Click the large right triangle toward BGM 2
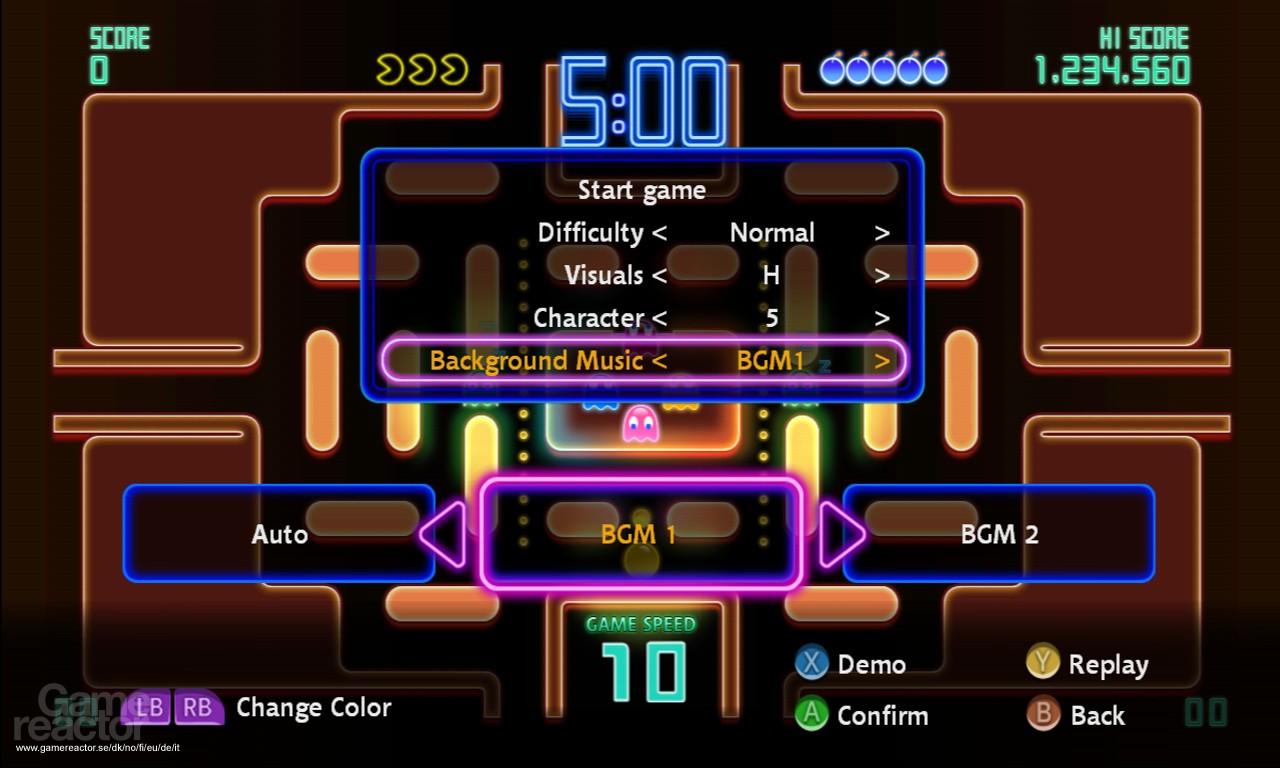1280x768 pixels. 843,535
